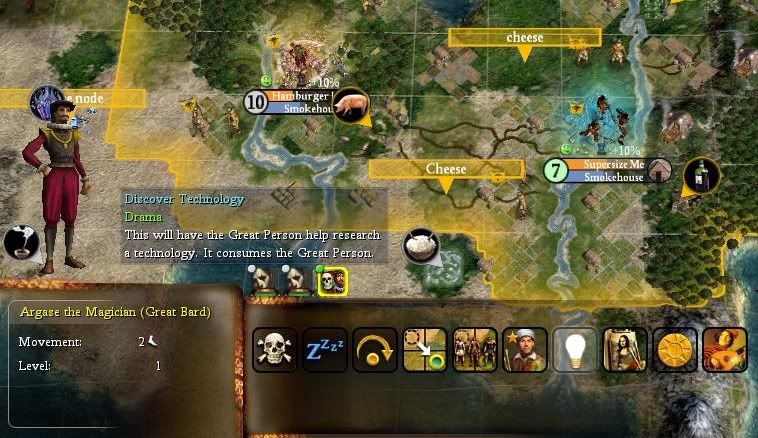Click the pig resource bubble

pos(350,103)
